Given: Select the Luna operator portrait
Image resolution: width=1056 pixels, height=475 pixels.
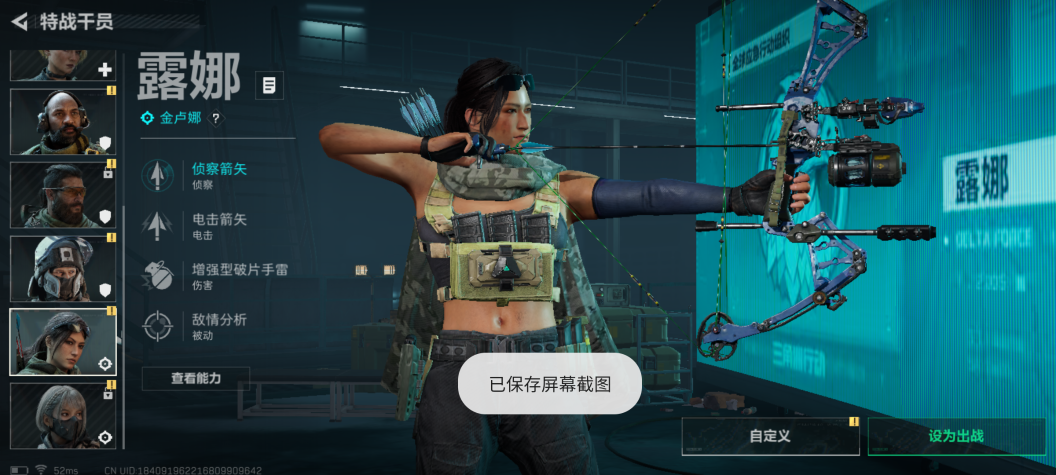Looking at the screenshot, I should pyautogui.click(x=62, y=341).
